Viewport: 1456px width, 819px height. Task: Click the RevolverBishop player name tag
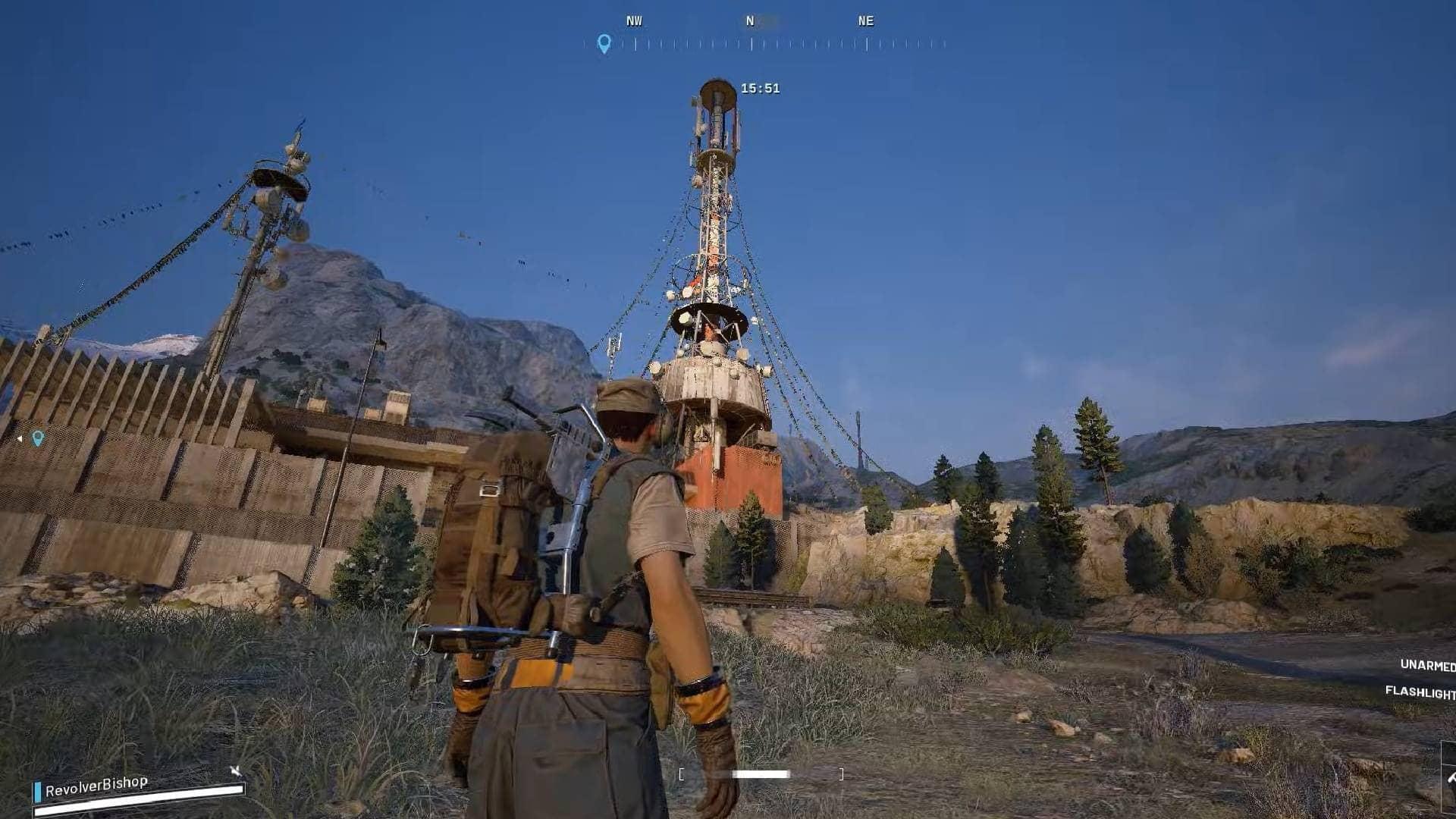tap(96, 786)
